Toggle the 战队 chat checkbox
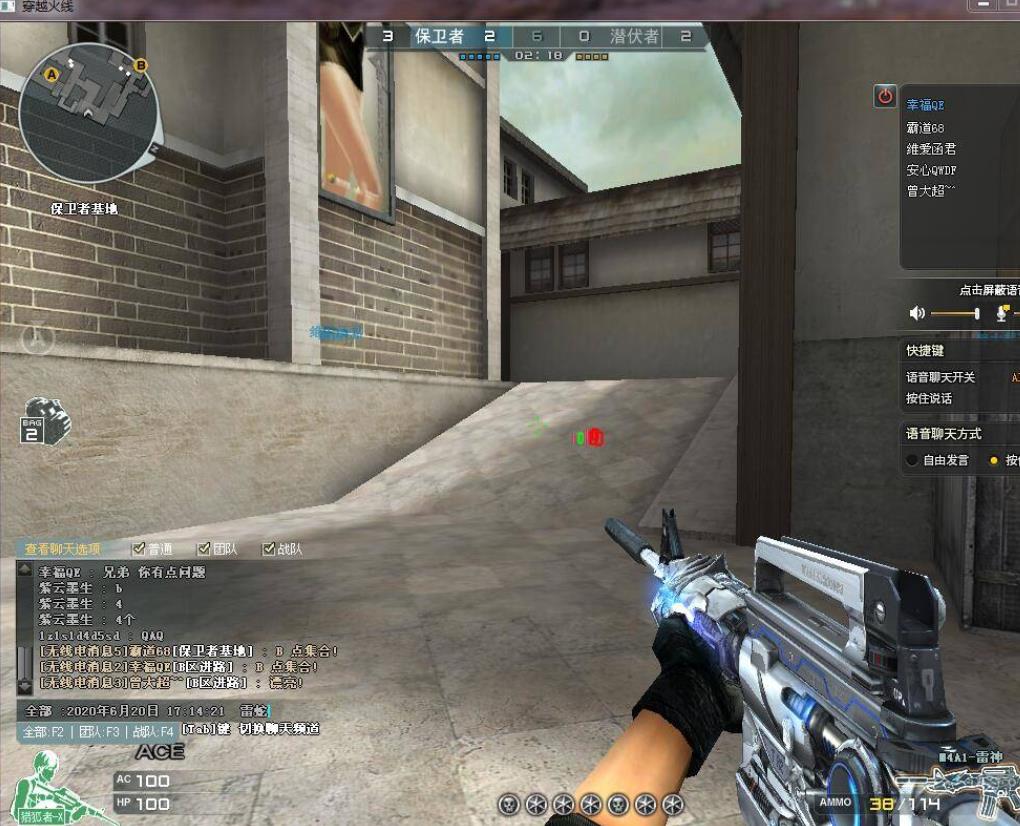This screenshot has width=1020, height=826. pyautogui.click(x=268, y=549)
